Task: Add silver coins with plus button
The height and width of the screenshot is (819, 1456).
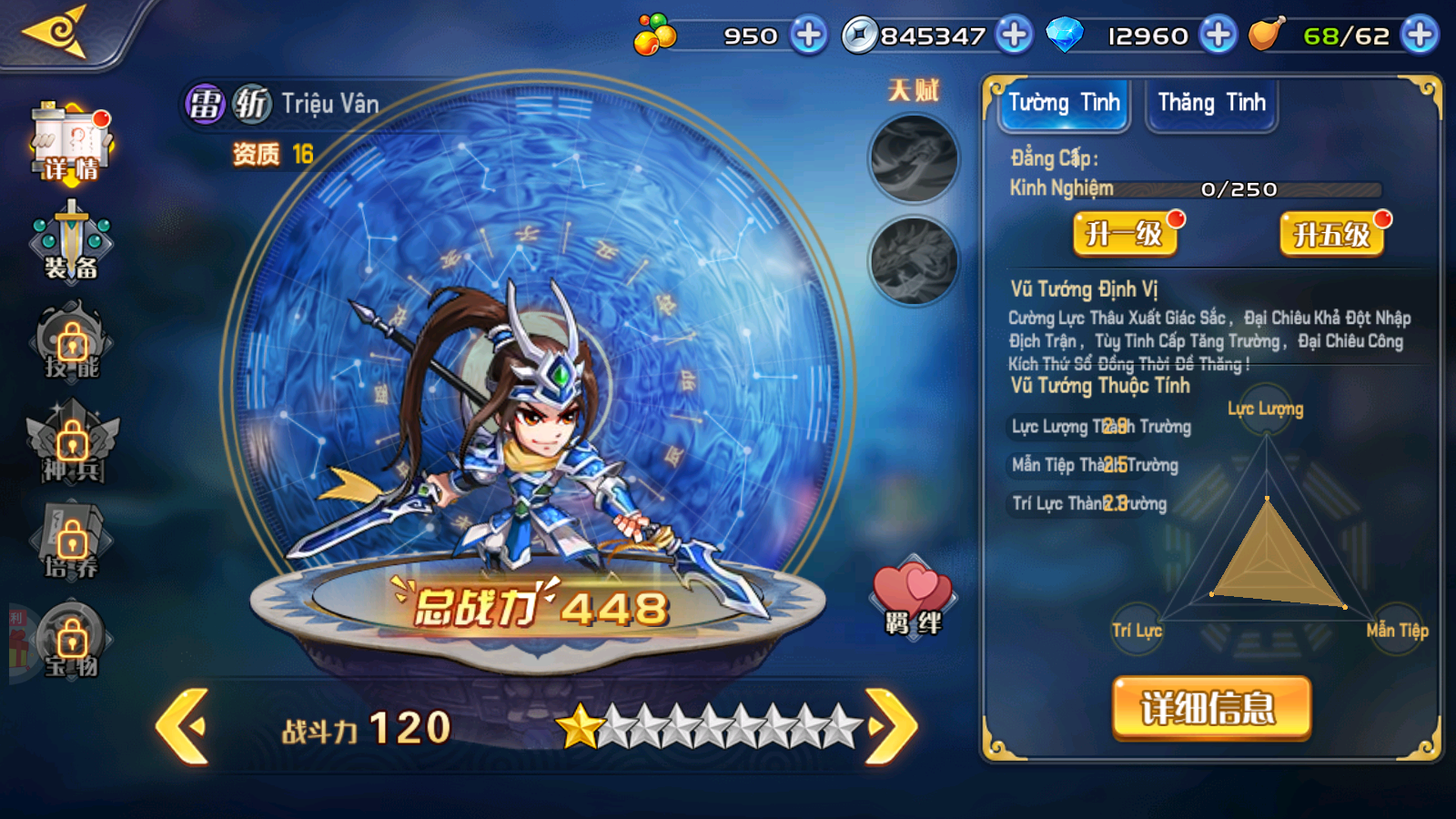Action: coord(1014,35)
